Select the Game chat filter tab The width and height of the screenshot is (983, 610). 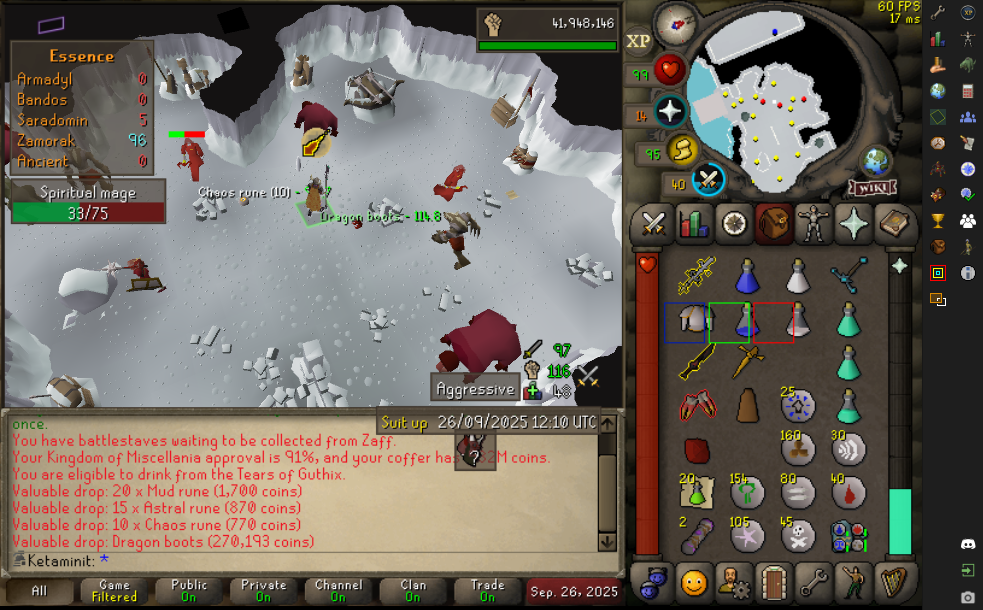pos(114,591)
